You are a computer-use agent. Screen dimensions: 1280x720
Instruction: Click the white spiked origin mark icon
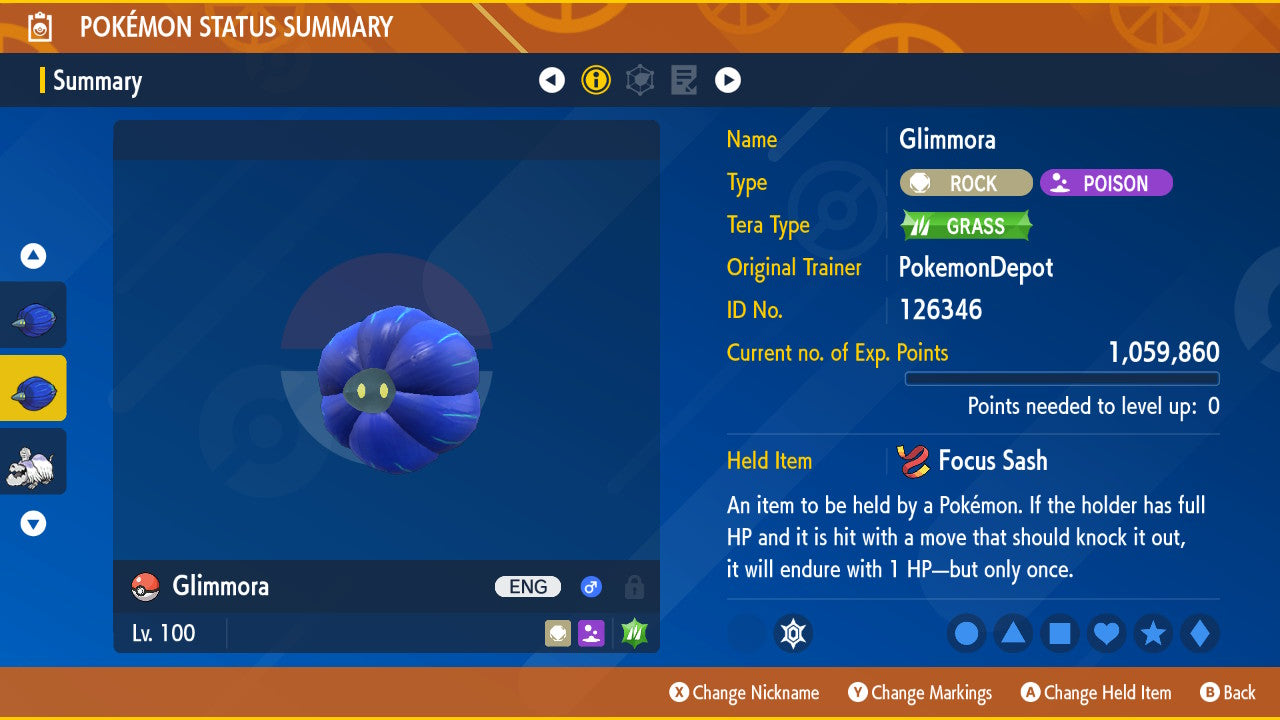click(793, 633)
